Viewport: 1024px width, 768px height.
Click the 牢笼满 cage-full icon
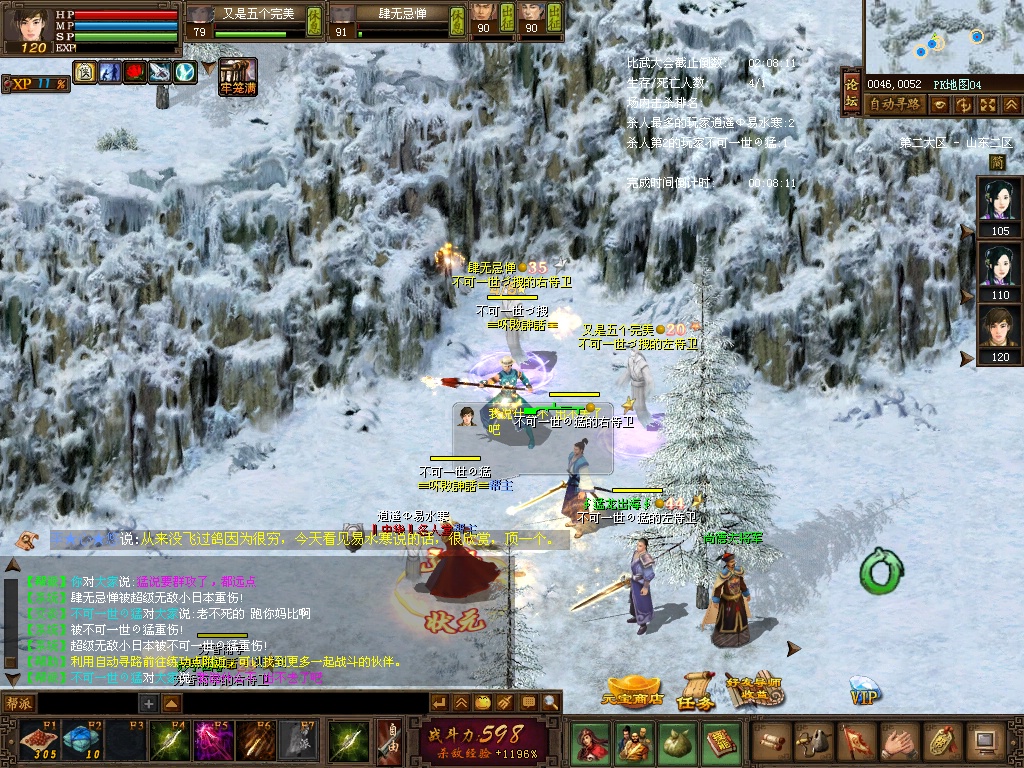238,76
